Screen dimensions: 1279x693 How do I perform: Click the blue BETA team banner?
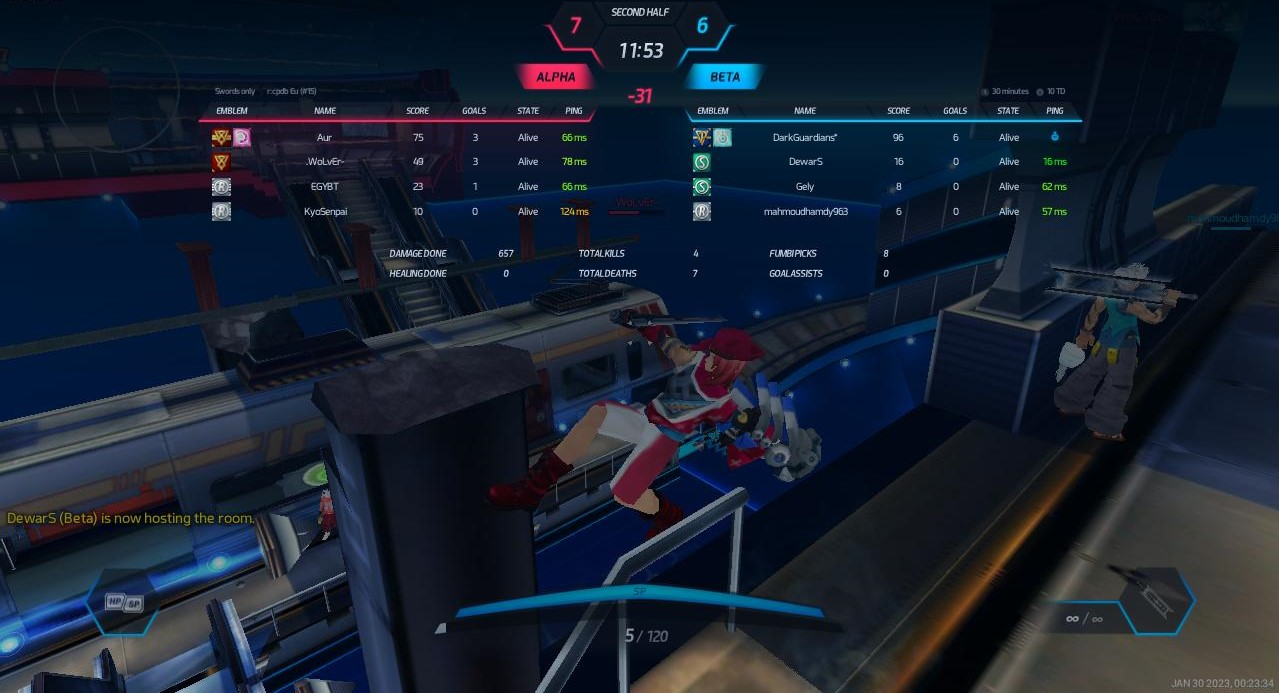[x=725, y=77]
